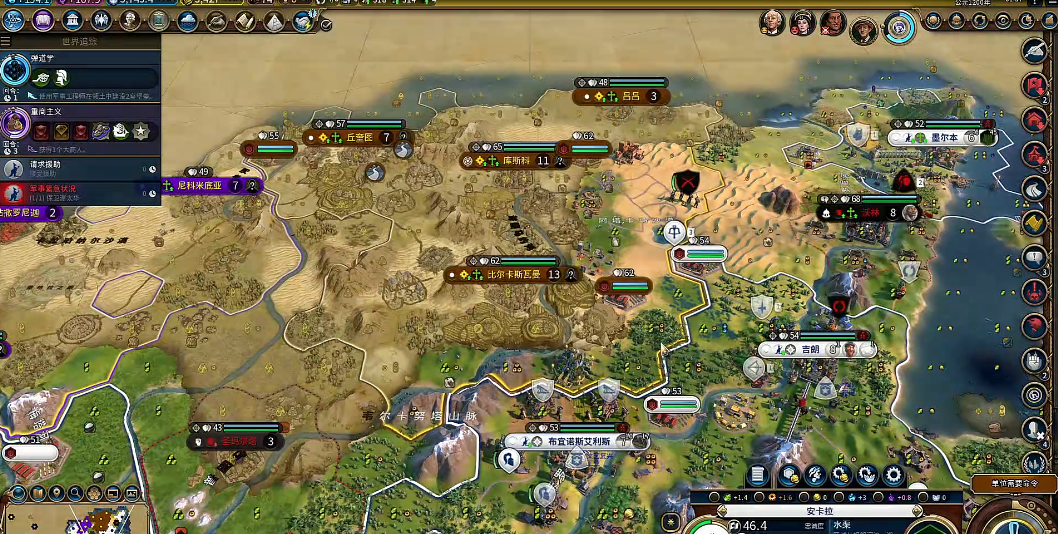Open the climate screen with the rain cloud icon
Viewport: 1058px width, 534px height.
click(188, 20)
